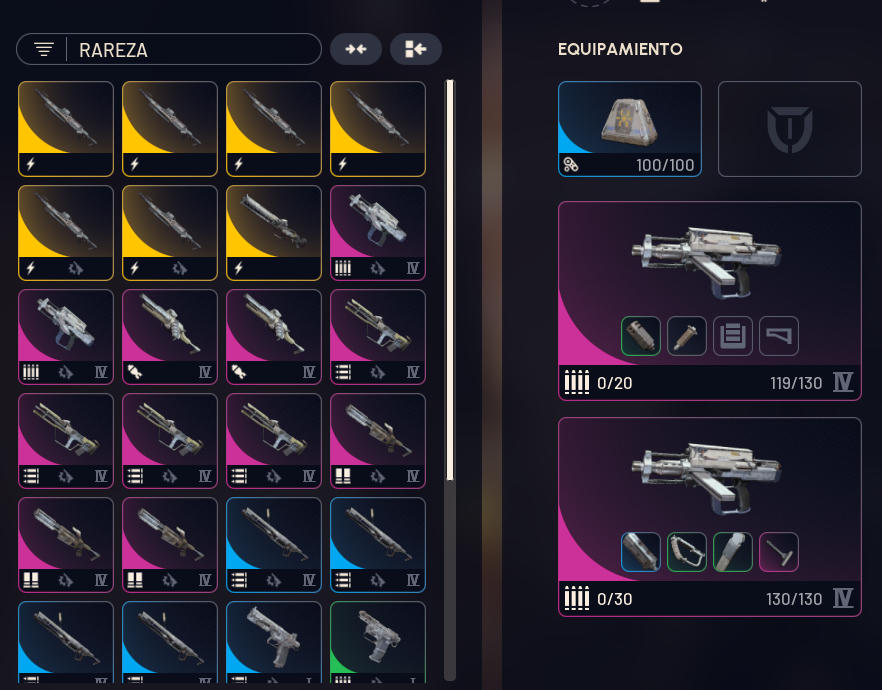Click the empty magazine attachment slot
Screen dimensions: 882x690
click(733, 336)
